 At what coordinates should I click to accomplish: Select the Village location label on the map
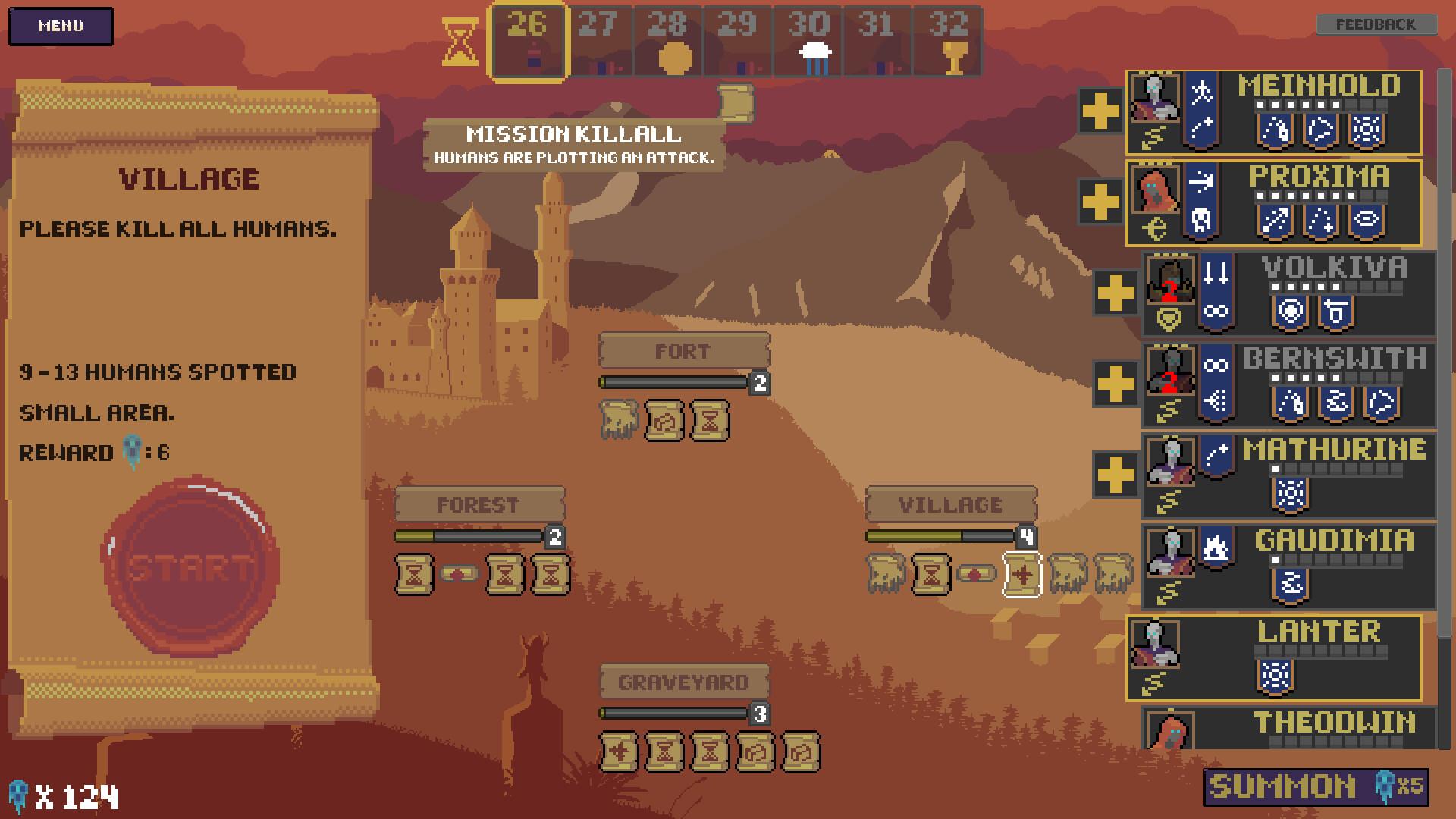tap(950, 504)
